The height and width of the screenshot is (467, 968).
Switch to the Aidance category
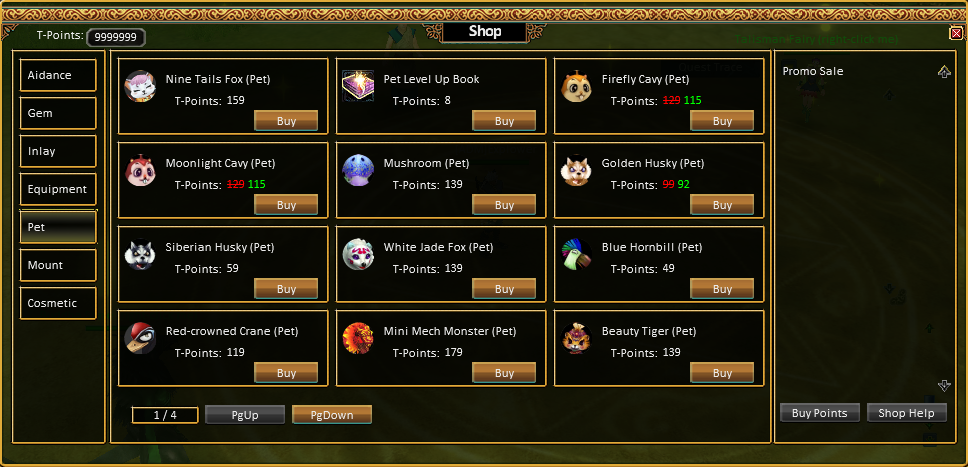point(58,75)
